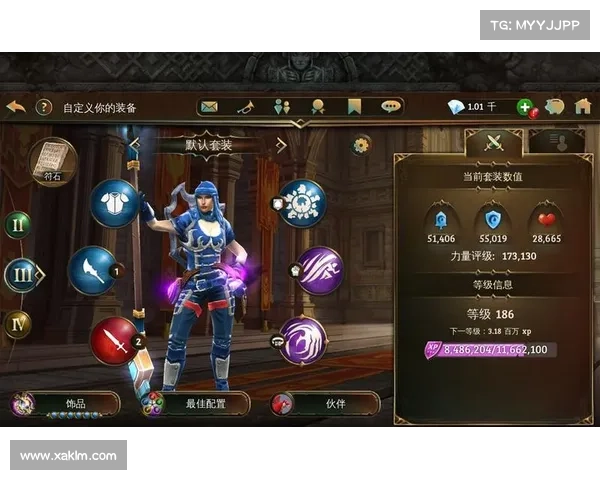Choose loadout tier IV
600x480 pixels.
coord(17,324)
